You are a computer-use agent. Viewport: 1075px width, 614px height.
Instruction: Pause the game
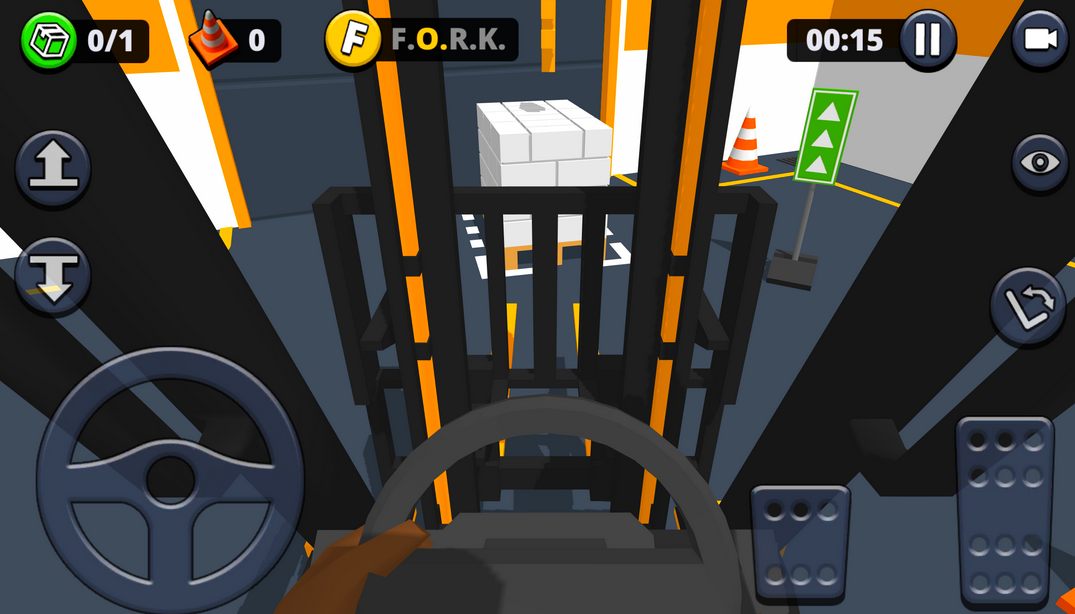[x=928, y=40]
